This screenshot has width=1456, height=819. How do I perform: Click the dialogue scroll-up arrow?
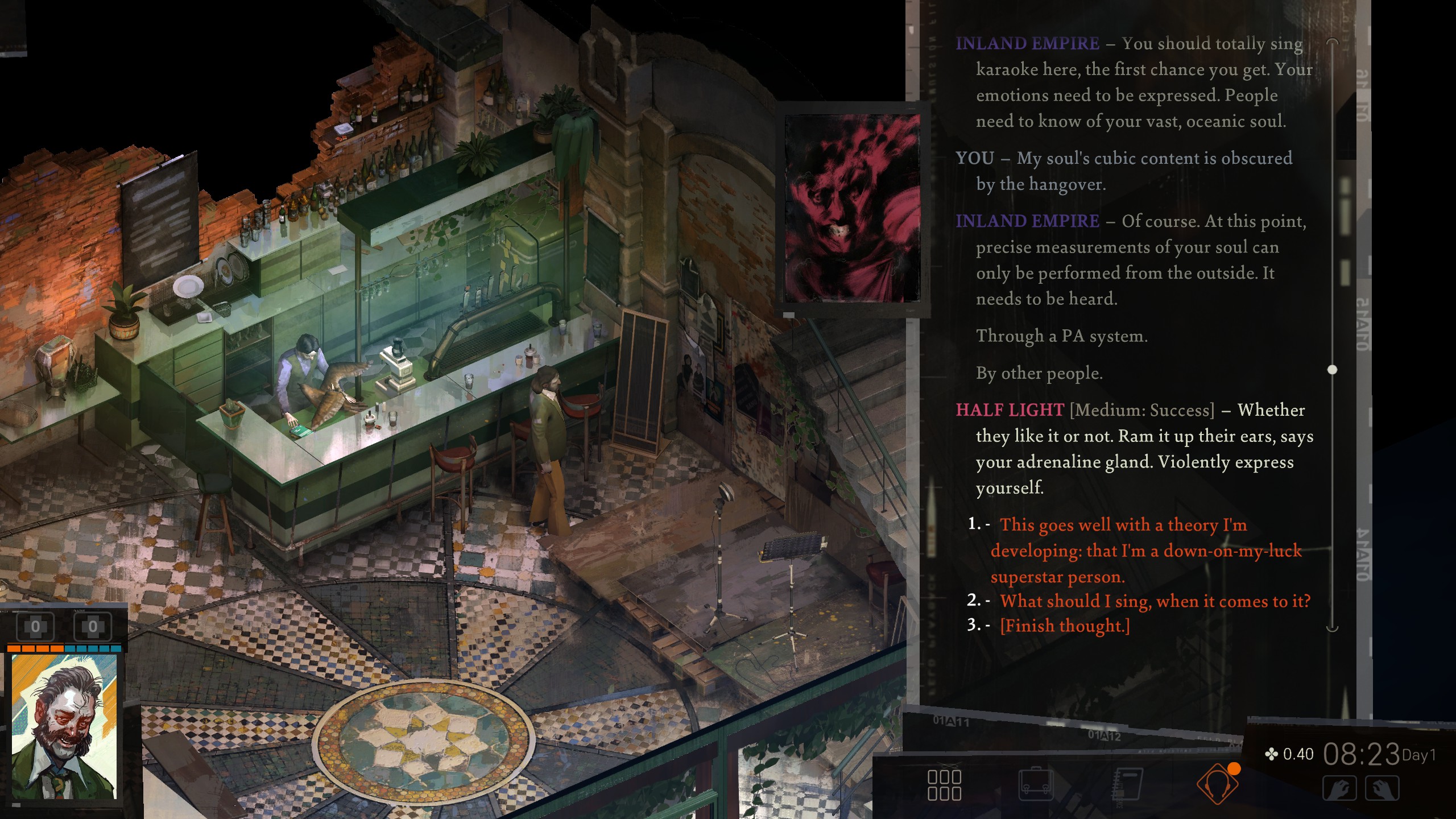click(1332, 42)
